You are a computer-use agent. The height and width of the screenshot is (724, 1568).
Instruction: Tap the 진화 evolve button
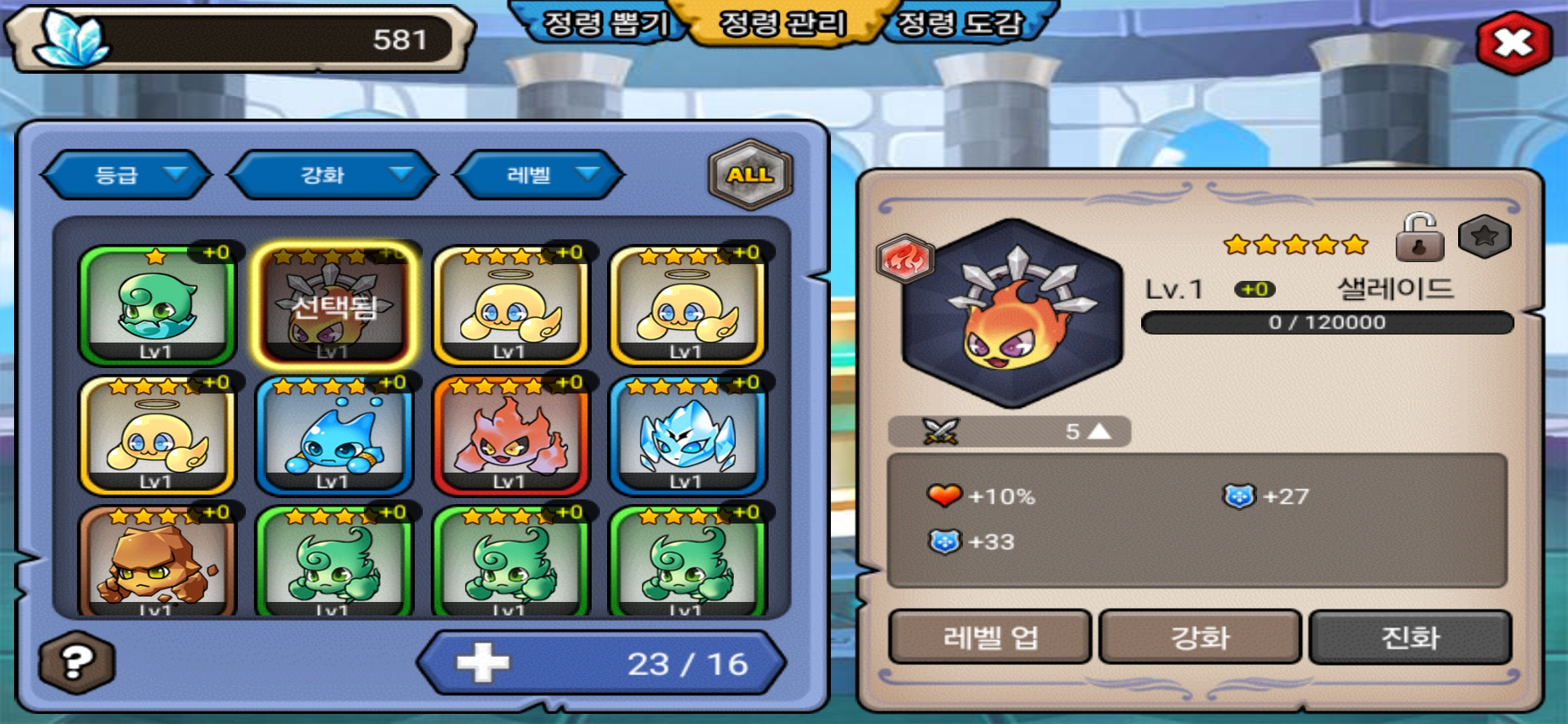1410,637
